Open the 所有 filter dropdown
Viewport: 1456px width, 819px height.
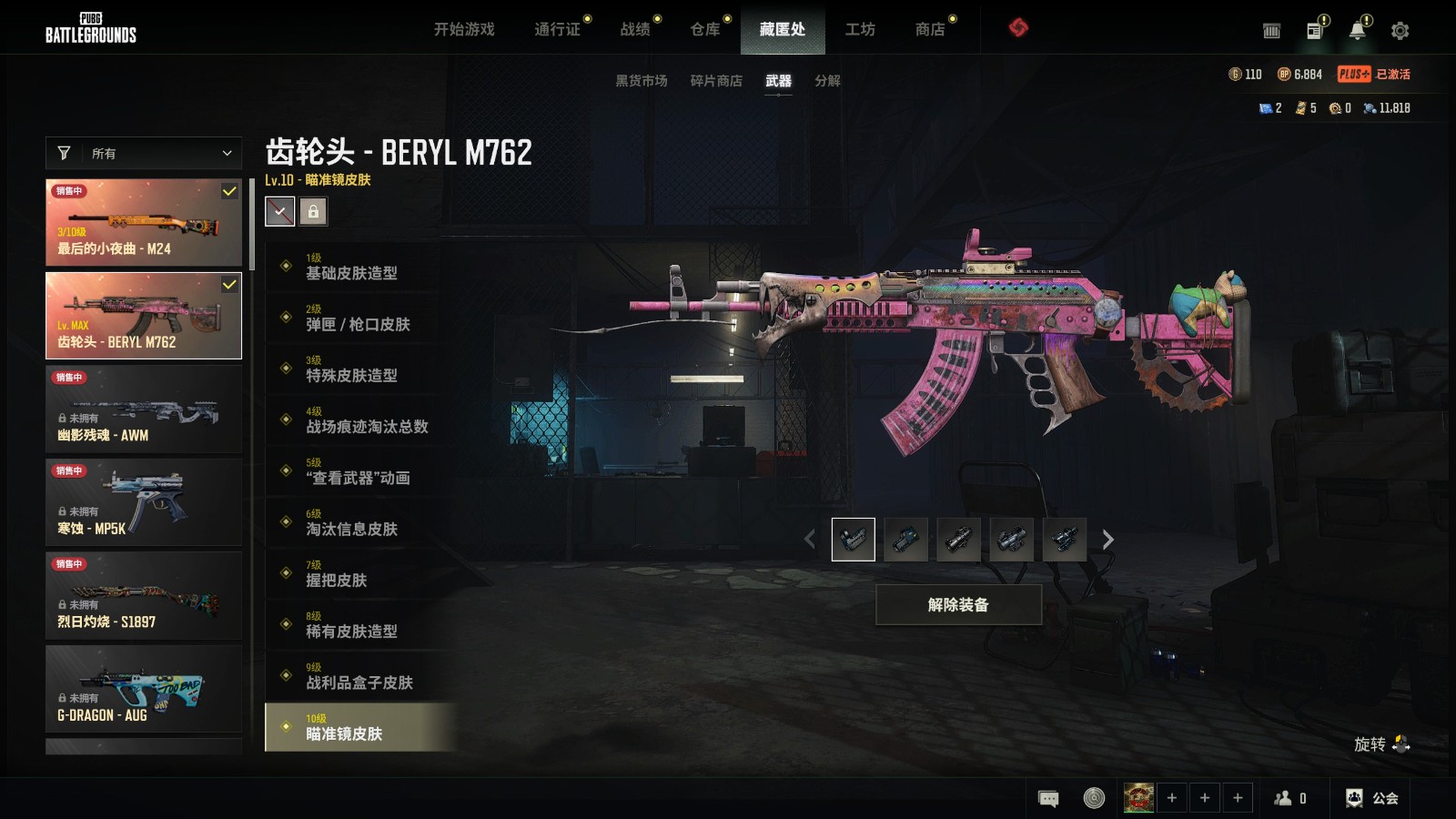coord(144,153)
